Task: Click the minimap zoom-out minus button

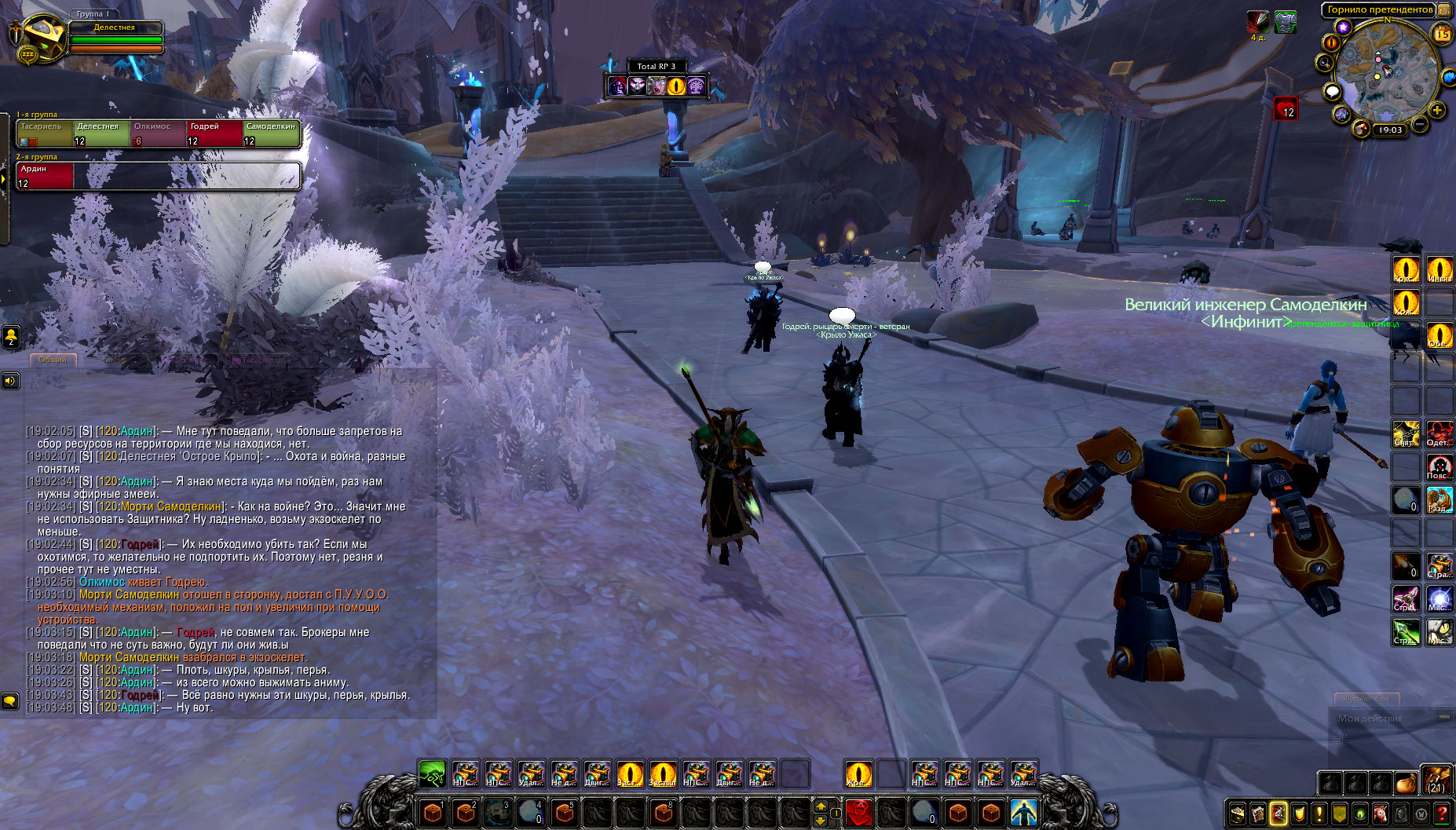Action: (x=1420, y=124)
